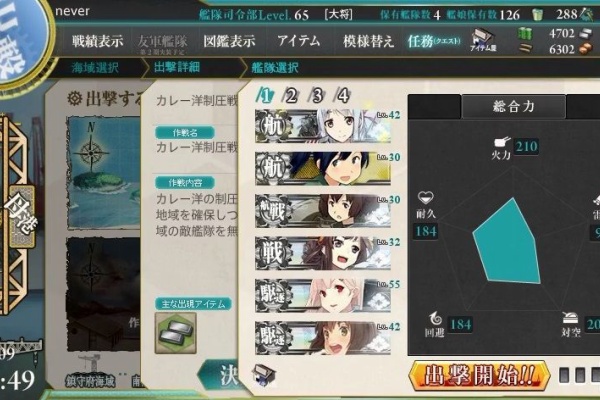Select fleet number 1 tab
The height and width of the screenshot is (400, 600).
tap(266, 96)
